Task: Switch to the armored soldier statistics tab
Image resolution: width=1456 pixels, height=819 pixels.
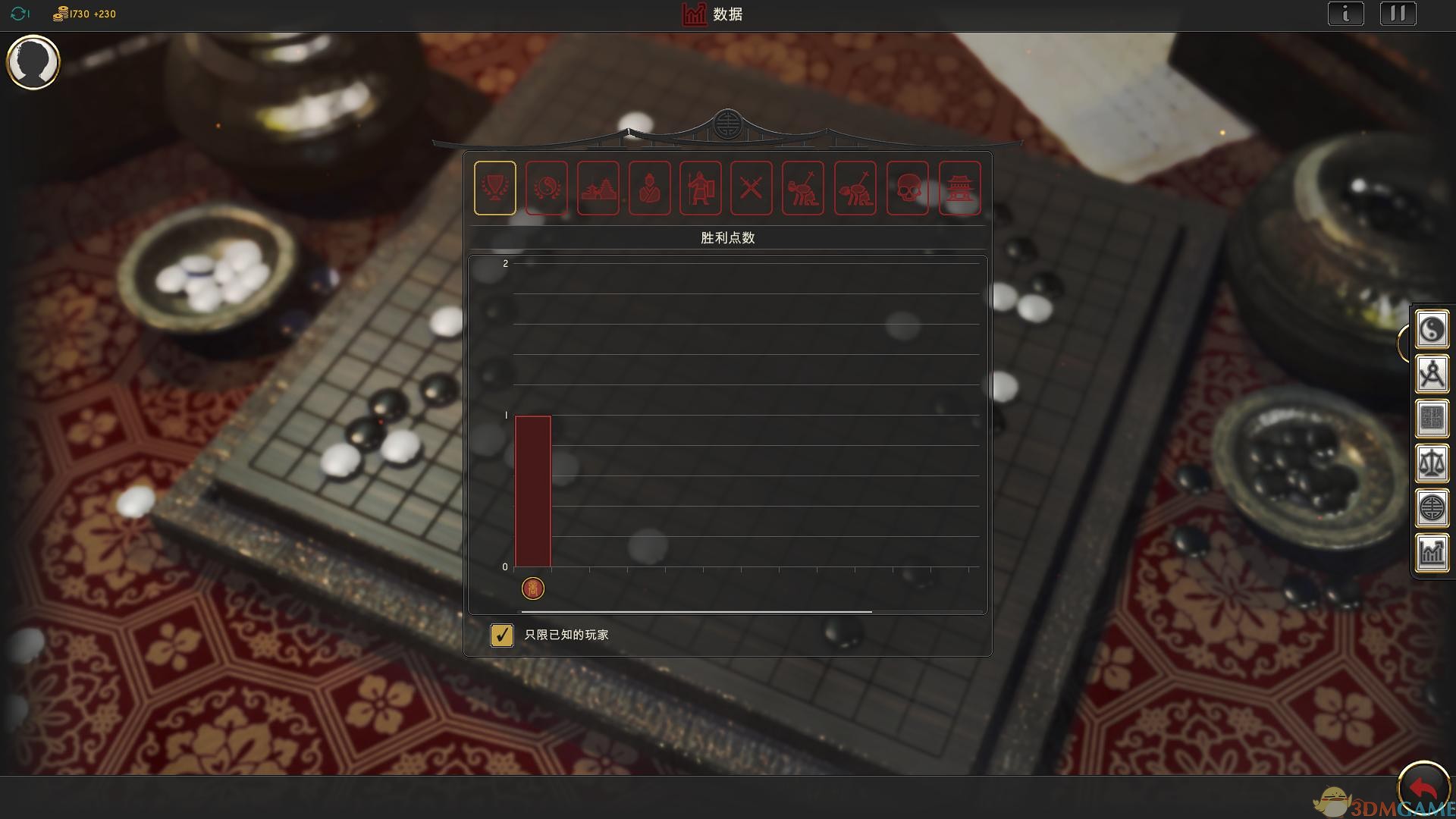Action: (x=701, y=188)
